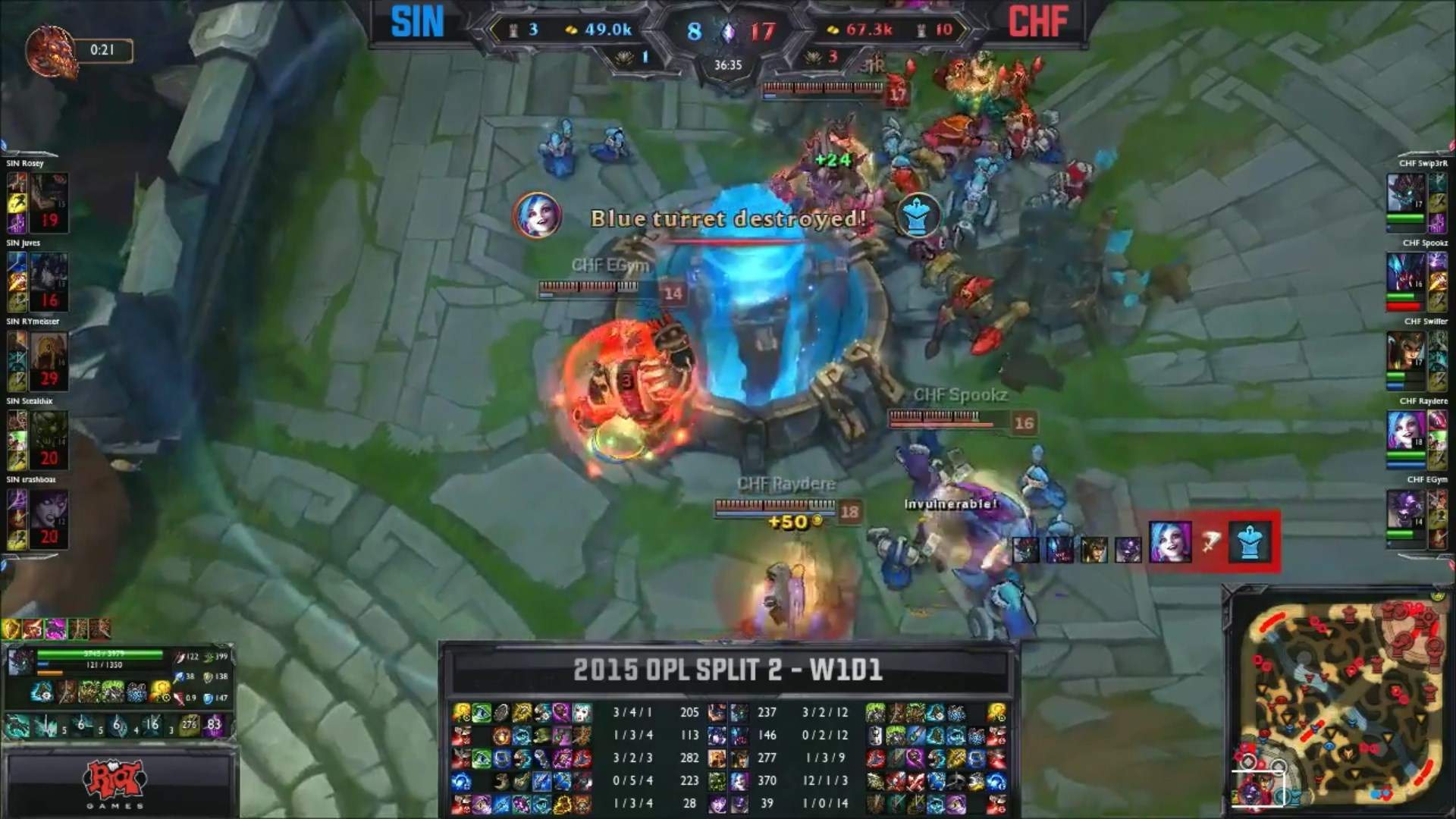Click the Jinx portrait beside the turret destroyed banner
1456x819 pixels.
(x=537, y=215)
